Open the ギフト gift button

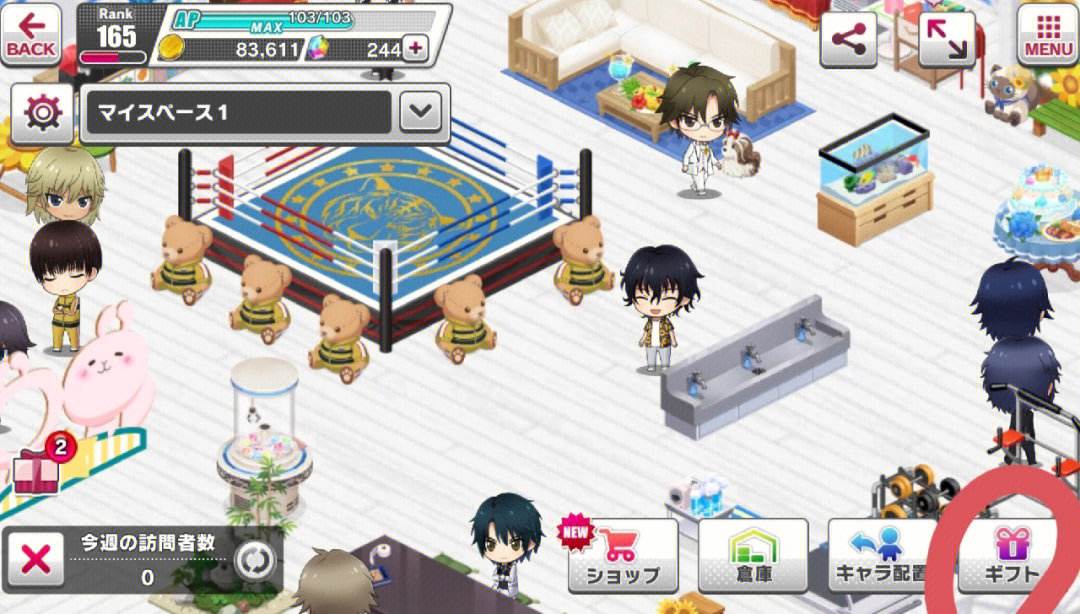tap(1008, 555)
